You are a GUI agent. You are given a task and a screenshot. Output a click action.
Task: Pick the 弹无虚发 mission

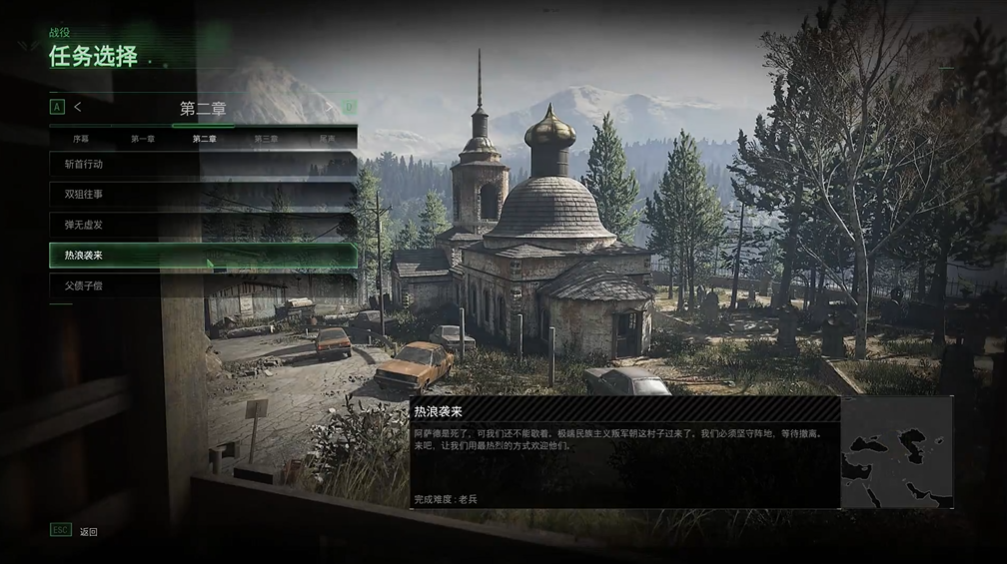point(203,225)
